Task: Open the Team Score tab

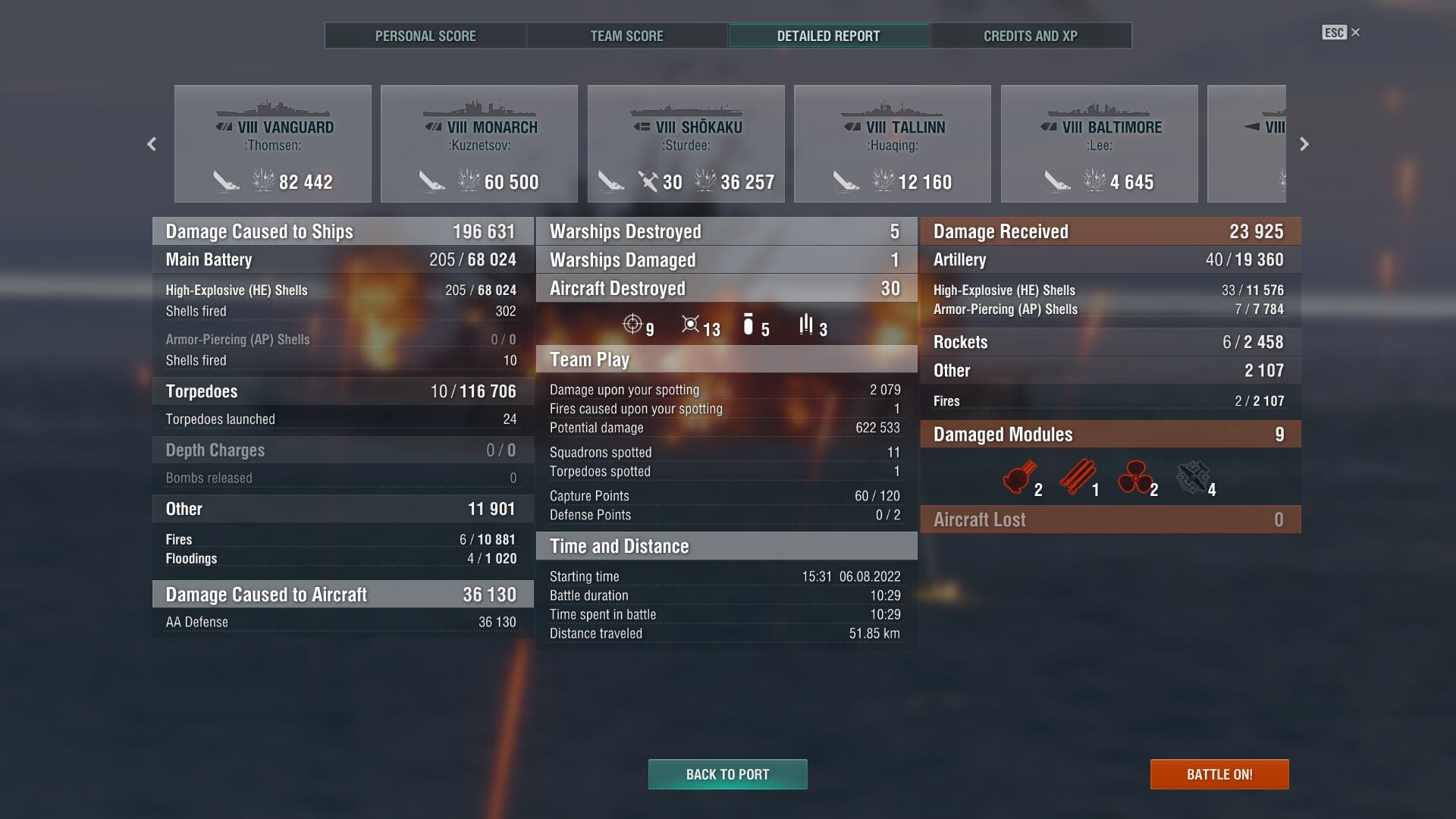Action: (626, 36)
